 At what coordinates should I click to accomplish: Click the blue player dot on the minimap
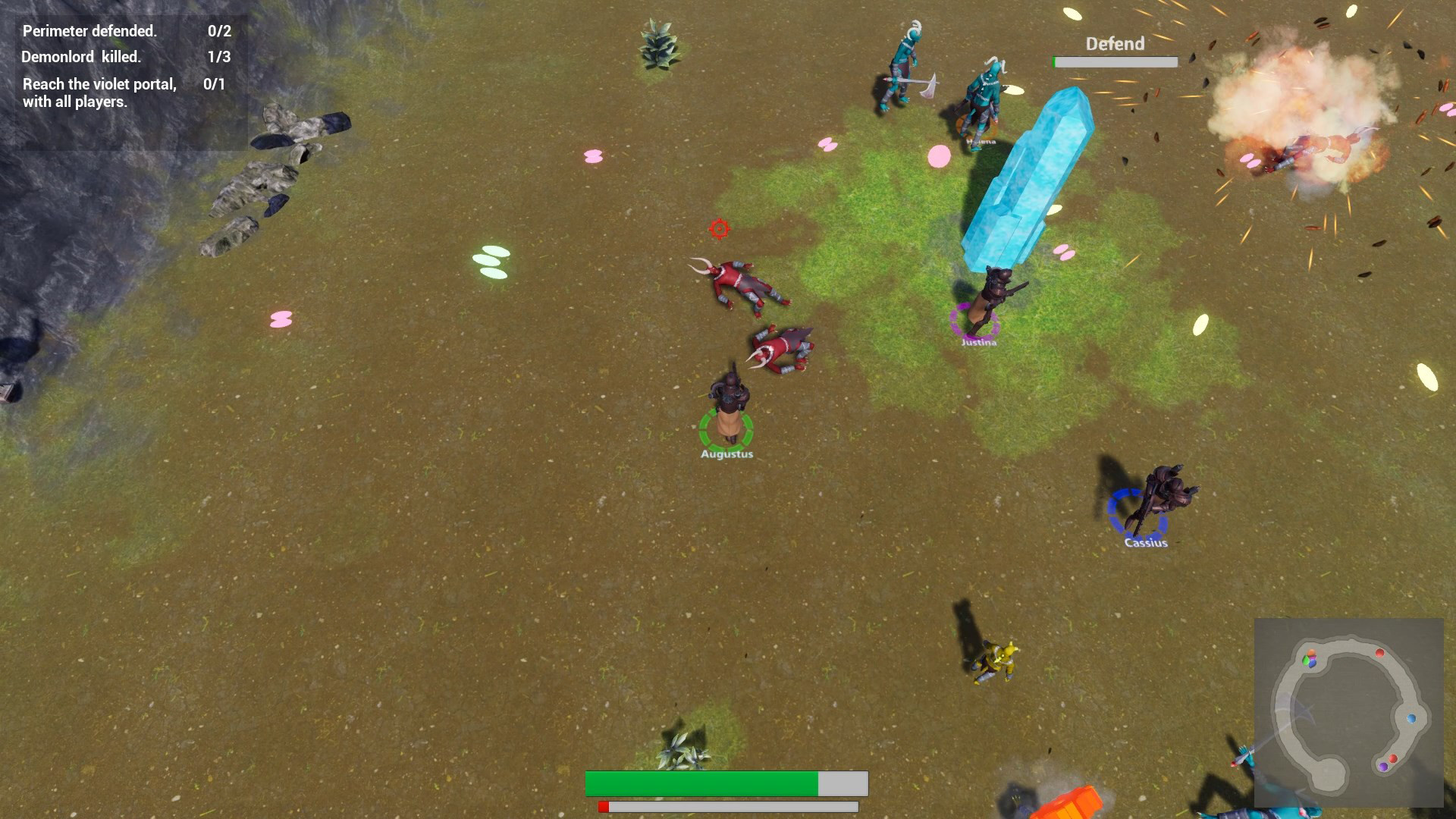point(1411,718)
